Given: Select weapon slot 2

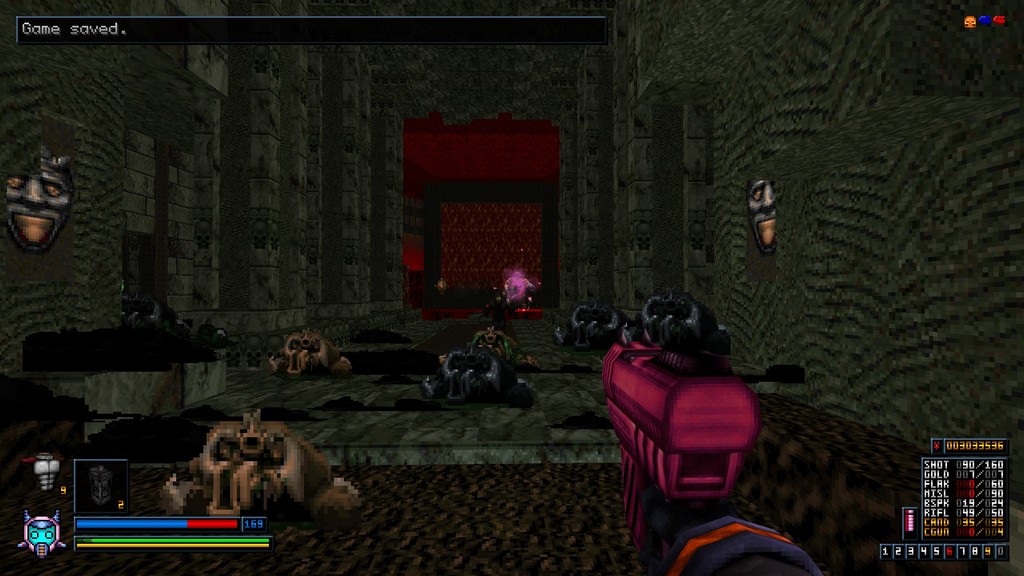Looking at the screenshot, I should coord(899,552).
